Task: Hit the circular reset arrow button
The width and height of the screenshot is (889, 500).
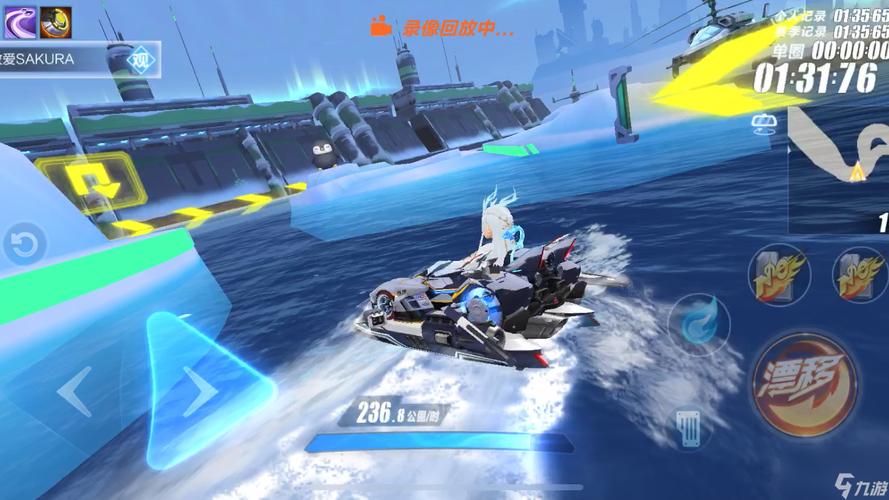Action: click(26, 244)
